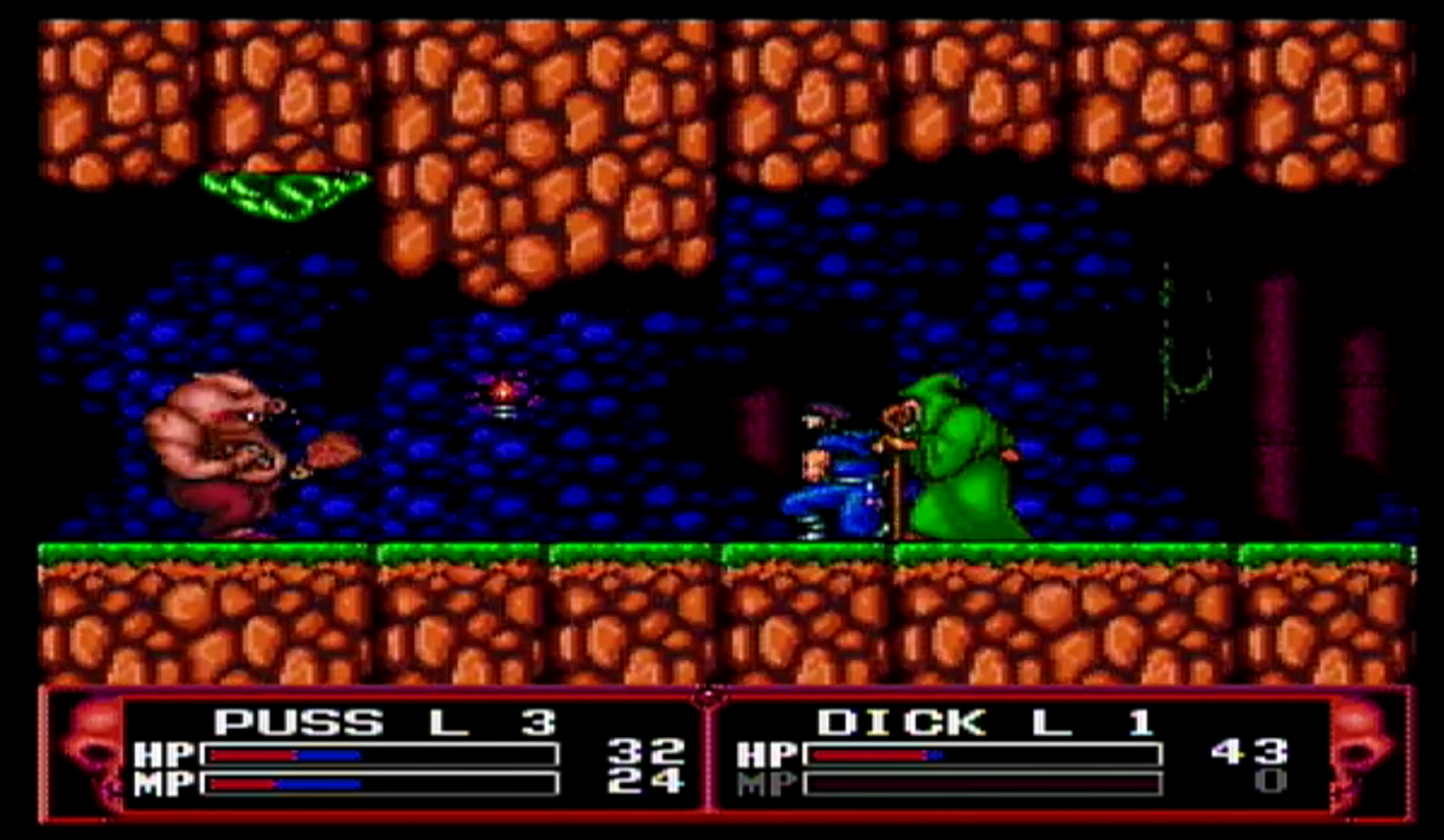The height and width of the screenshot is (840, 1444).
Task: Click the glowing pink spark floating midair
Action: pos(502,393)
